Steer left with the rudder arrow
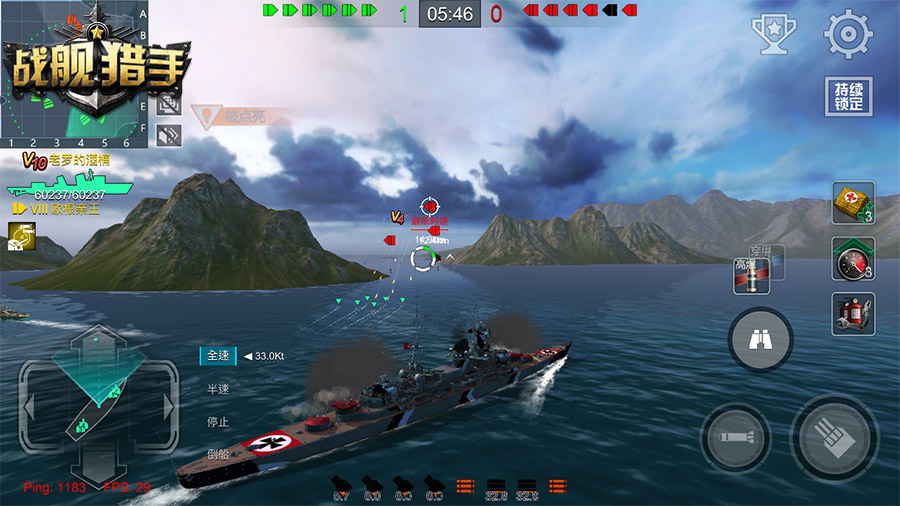900x506 pixels. point(30,407)
